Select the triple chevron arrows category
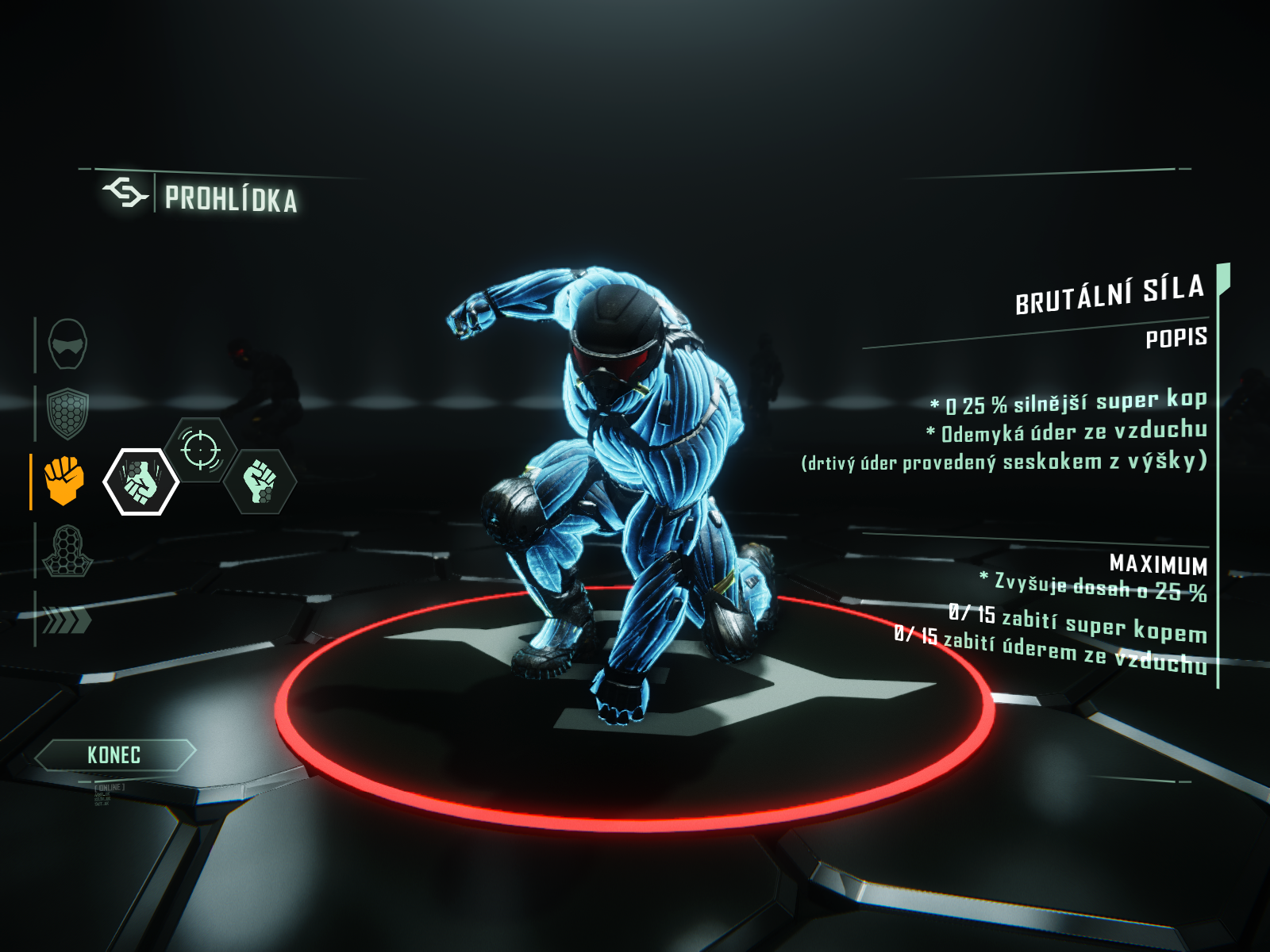Viewport: 1270px width, 952px height. click(66, 620)
